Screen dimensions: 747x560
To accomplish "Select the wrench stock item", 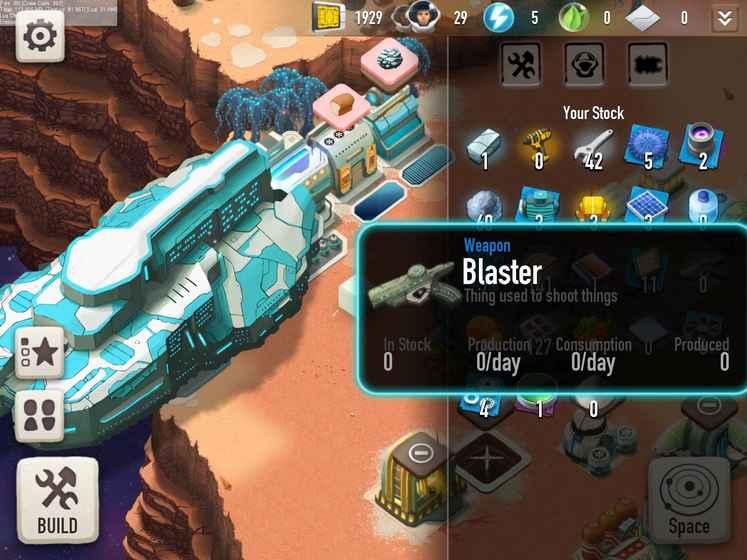I will click(593, 146).
